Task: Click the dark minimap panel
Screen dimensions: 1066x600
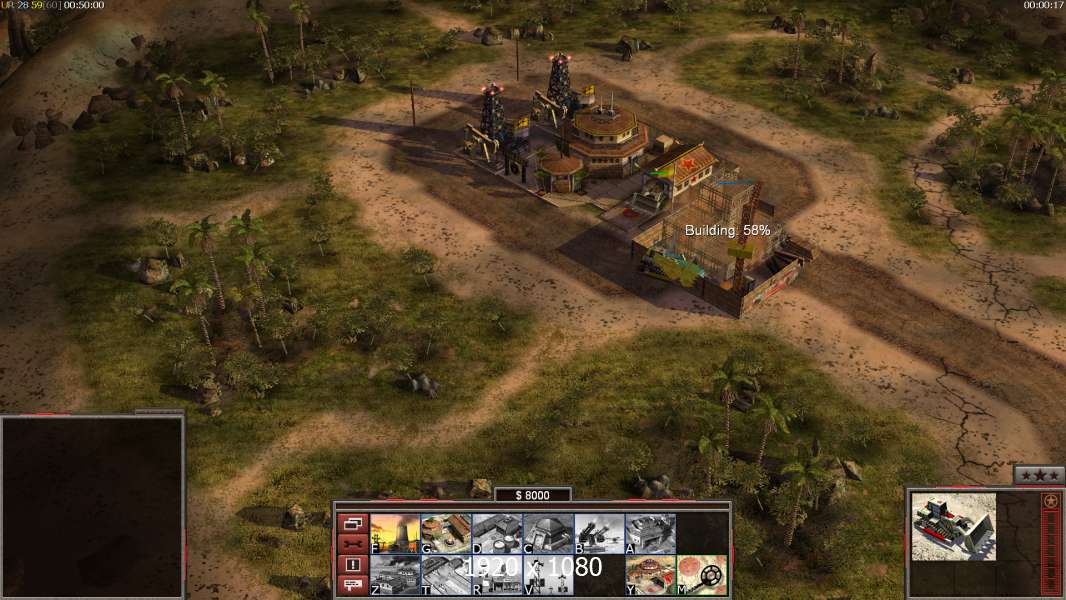Action: pyautogui.click(x=93, y=507)
